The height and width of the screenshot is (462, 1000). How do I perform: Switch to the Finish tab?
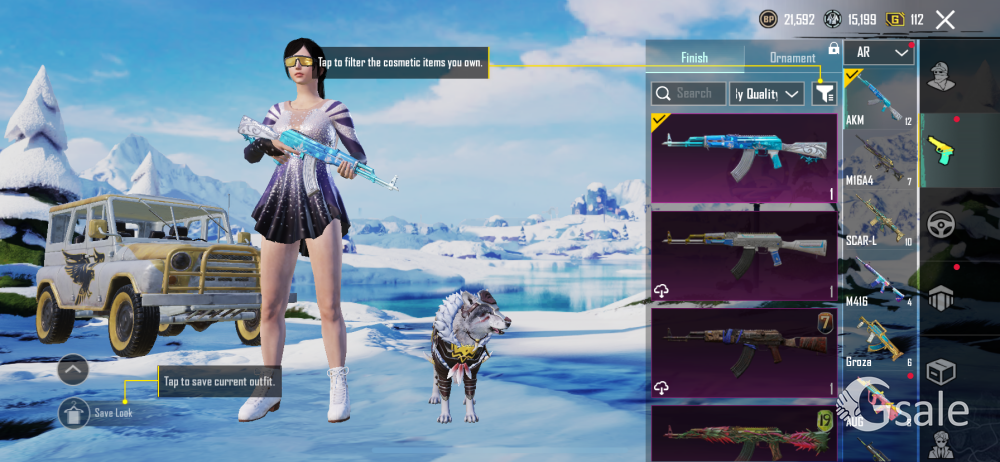pos(695,58)
